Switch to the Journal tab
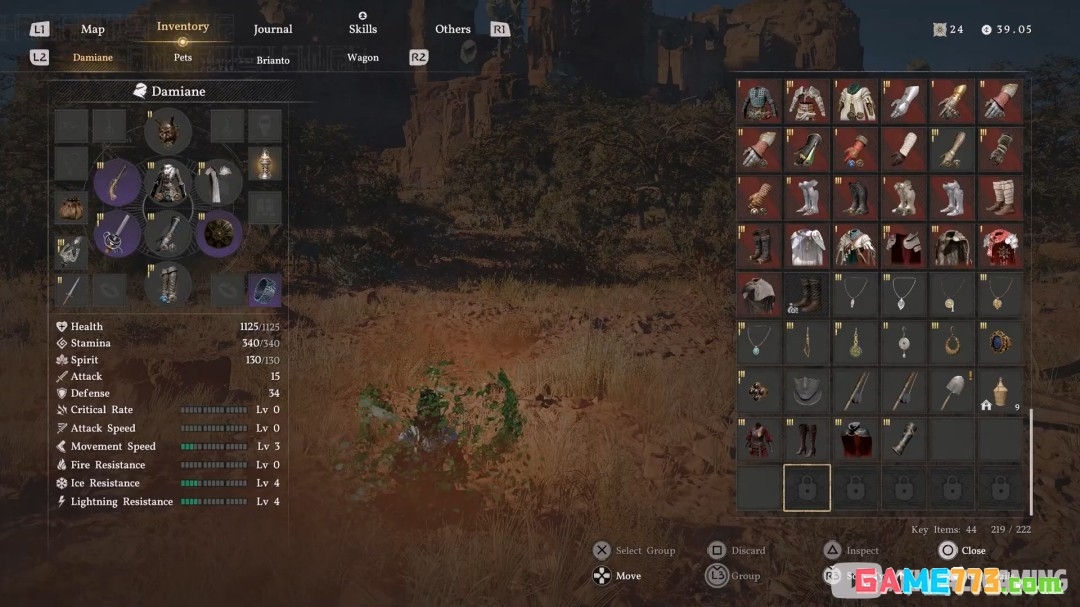The image size is (1080, 607). click(x=272, y=29)
